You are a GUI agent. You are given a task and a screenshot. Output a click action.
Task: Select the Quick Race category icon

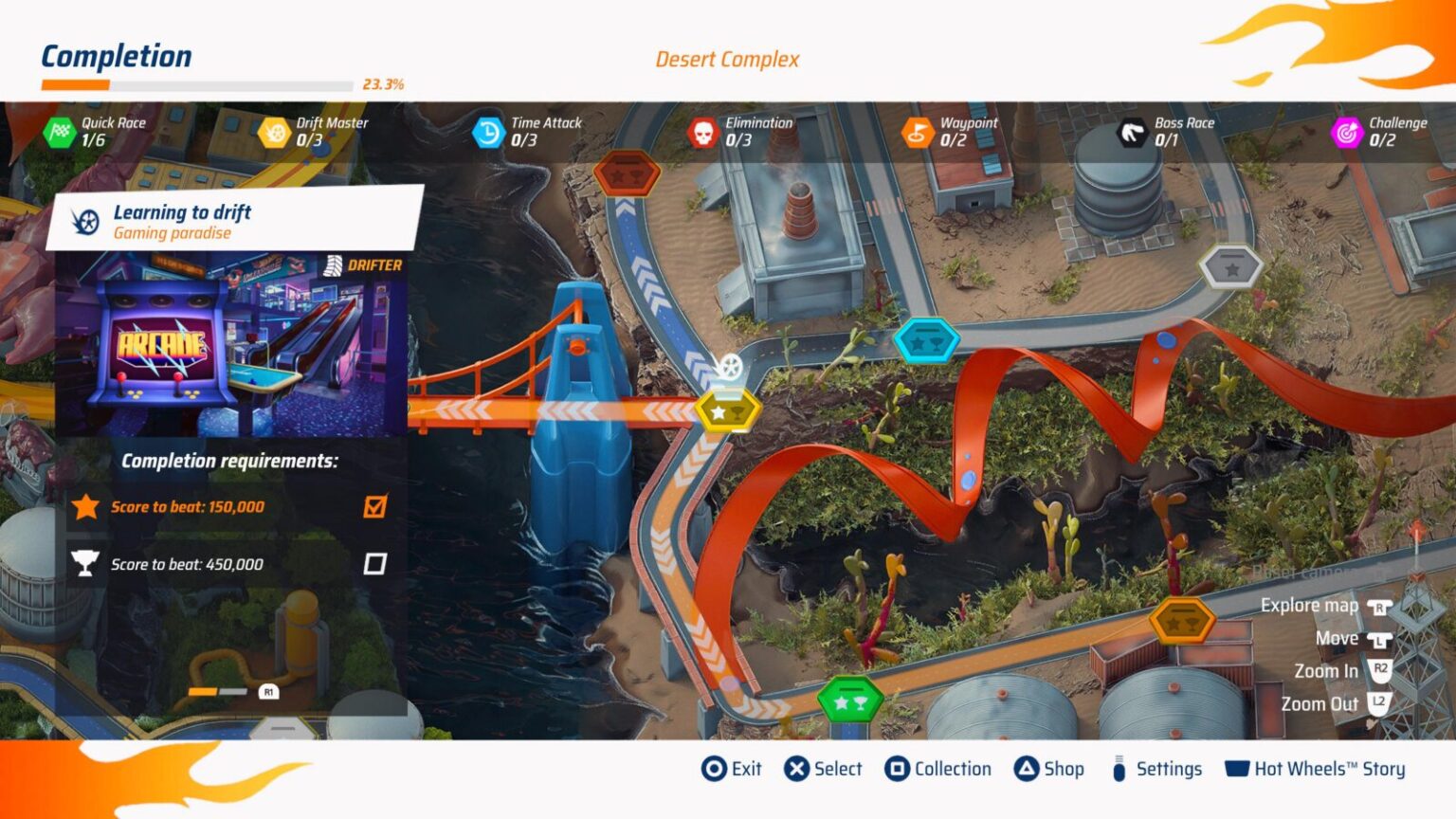59,132
